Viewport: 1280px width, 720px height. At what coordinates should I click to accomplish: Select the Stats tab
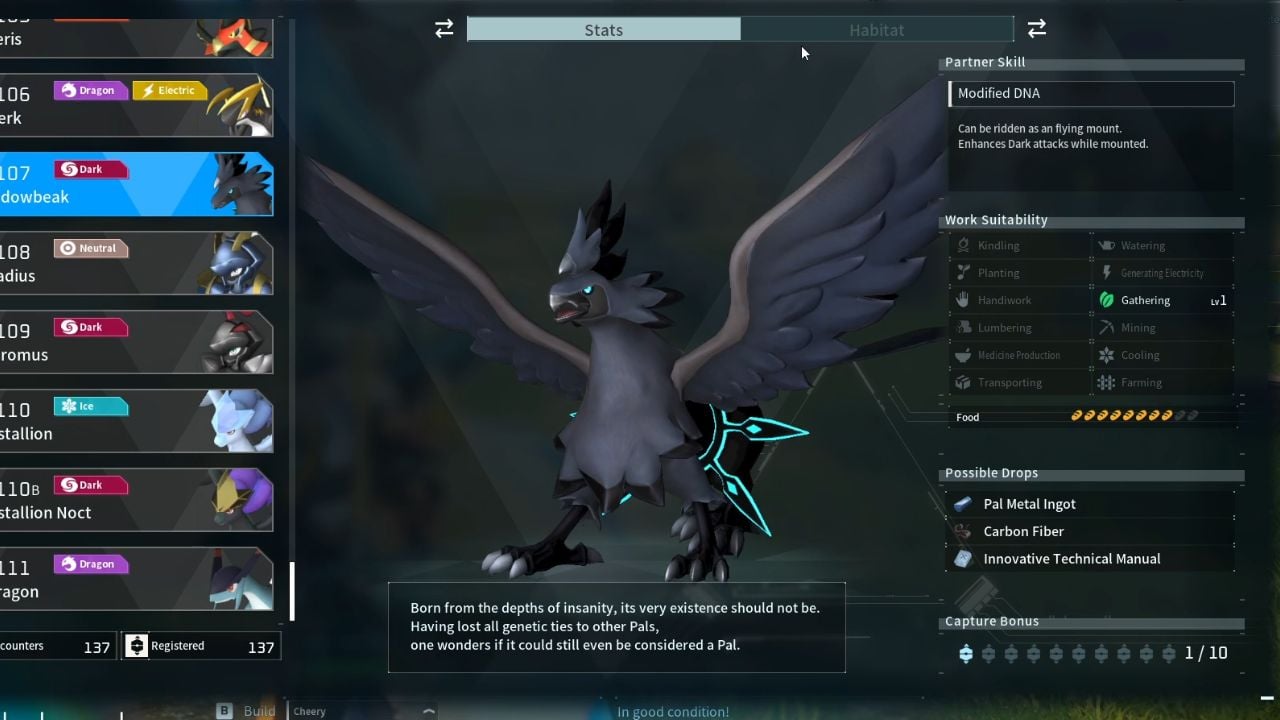(x=603, y=29)
